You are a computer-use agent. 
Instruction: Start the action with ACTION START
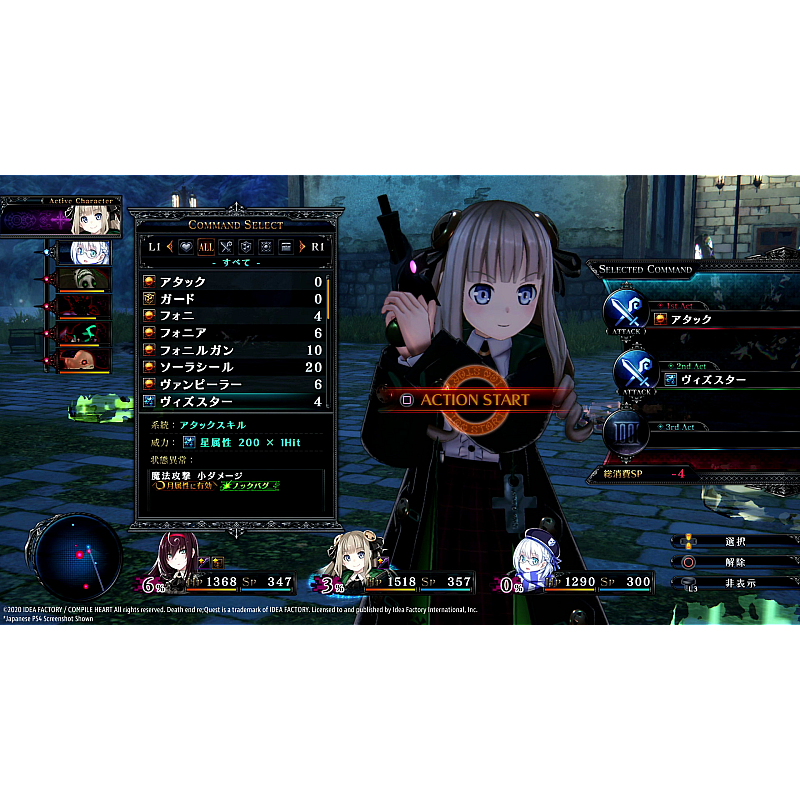pos(474,399)
